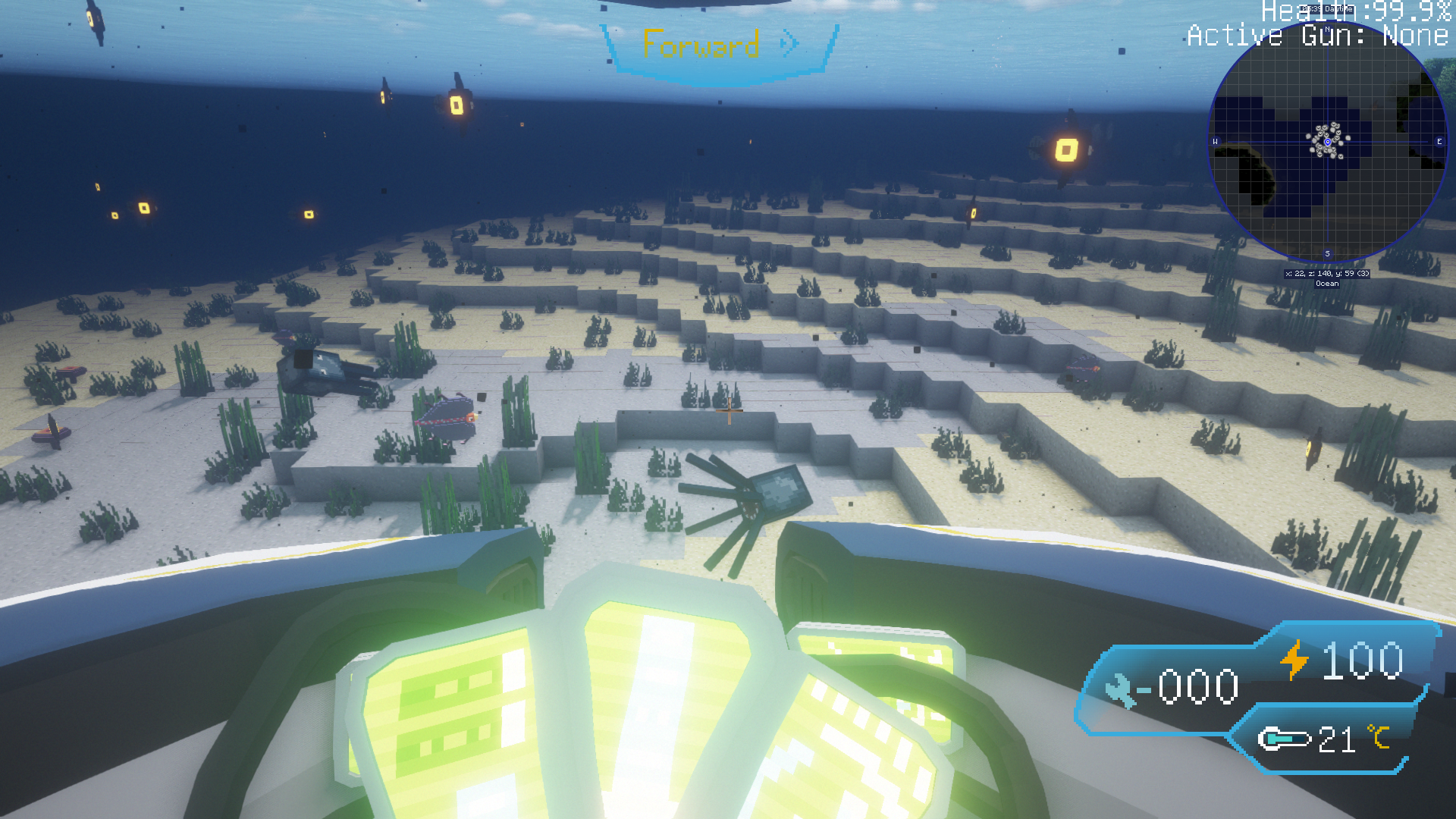The width and height of the screenshot is (1456, 819).
Task: Click the energy value reading 100
Action: pos(1361,659)
